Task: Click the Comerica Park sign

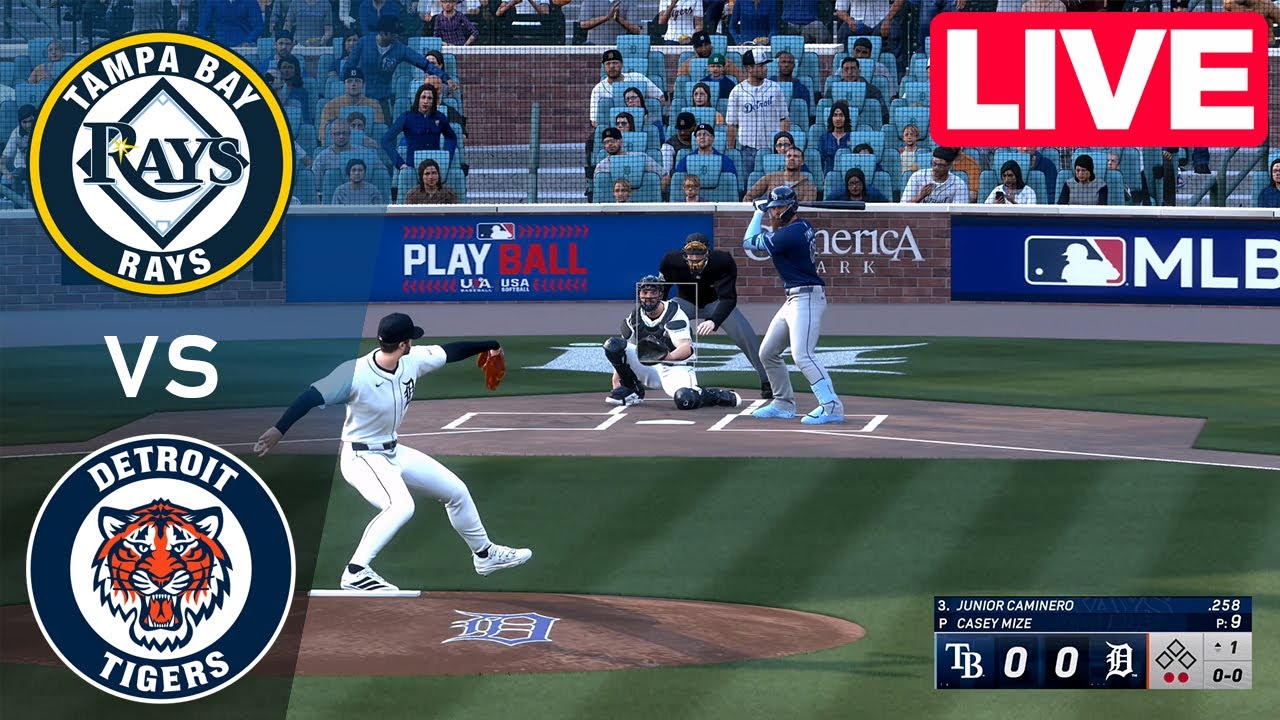Action: [x=862, y=243]
